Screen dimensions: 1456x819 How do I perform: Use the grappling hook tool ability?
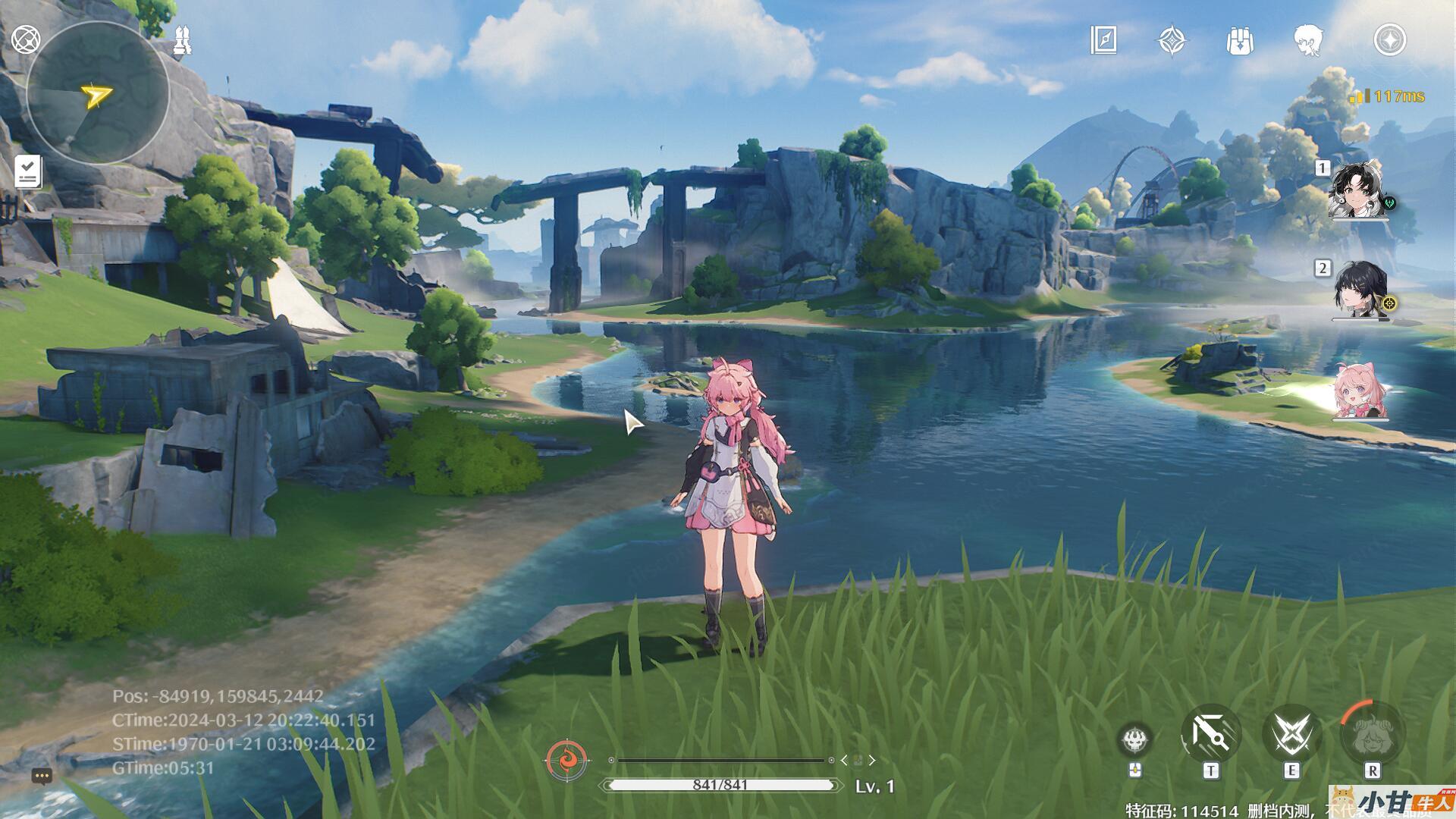pyautogui.click(x=1210, y=734)
